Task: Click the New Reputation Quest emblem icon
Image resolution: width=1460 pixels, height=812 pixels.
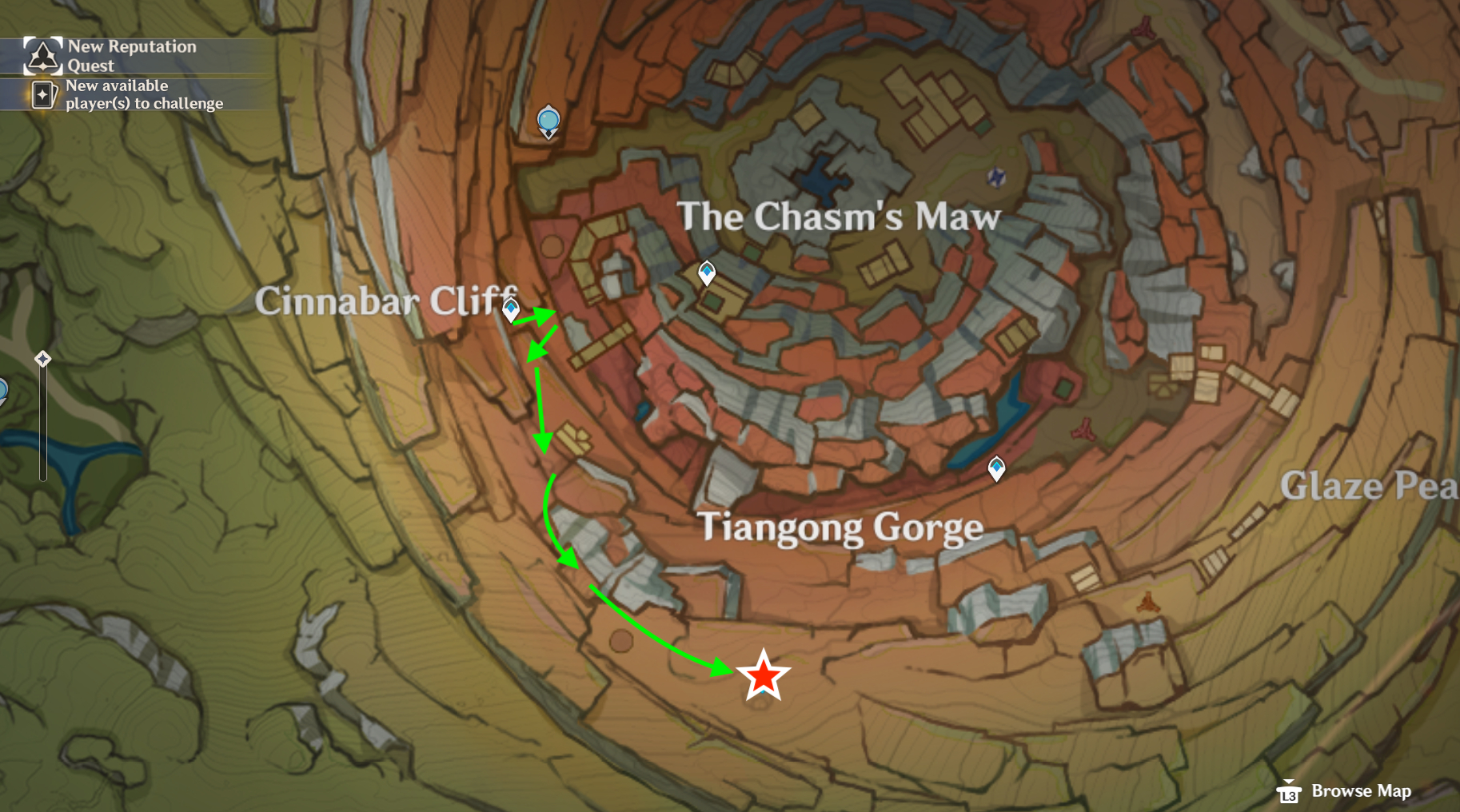Action: click(x=42, y=55)
